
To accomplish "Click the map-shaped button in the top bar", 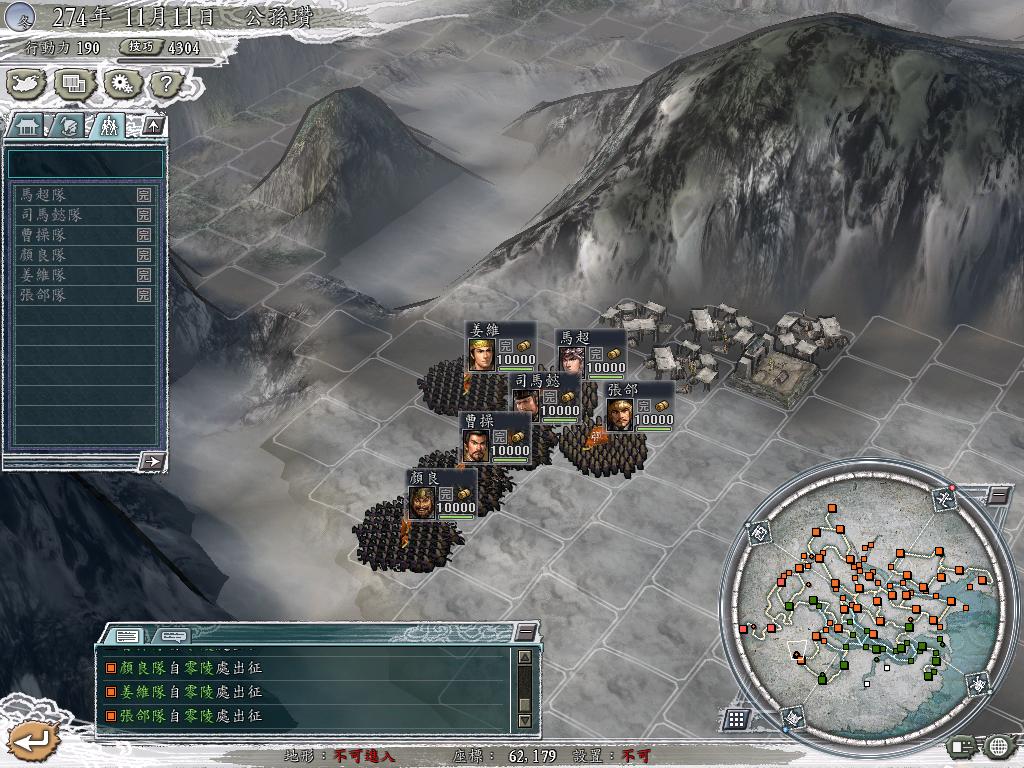I will (27, 84).
